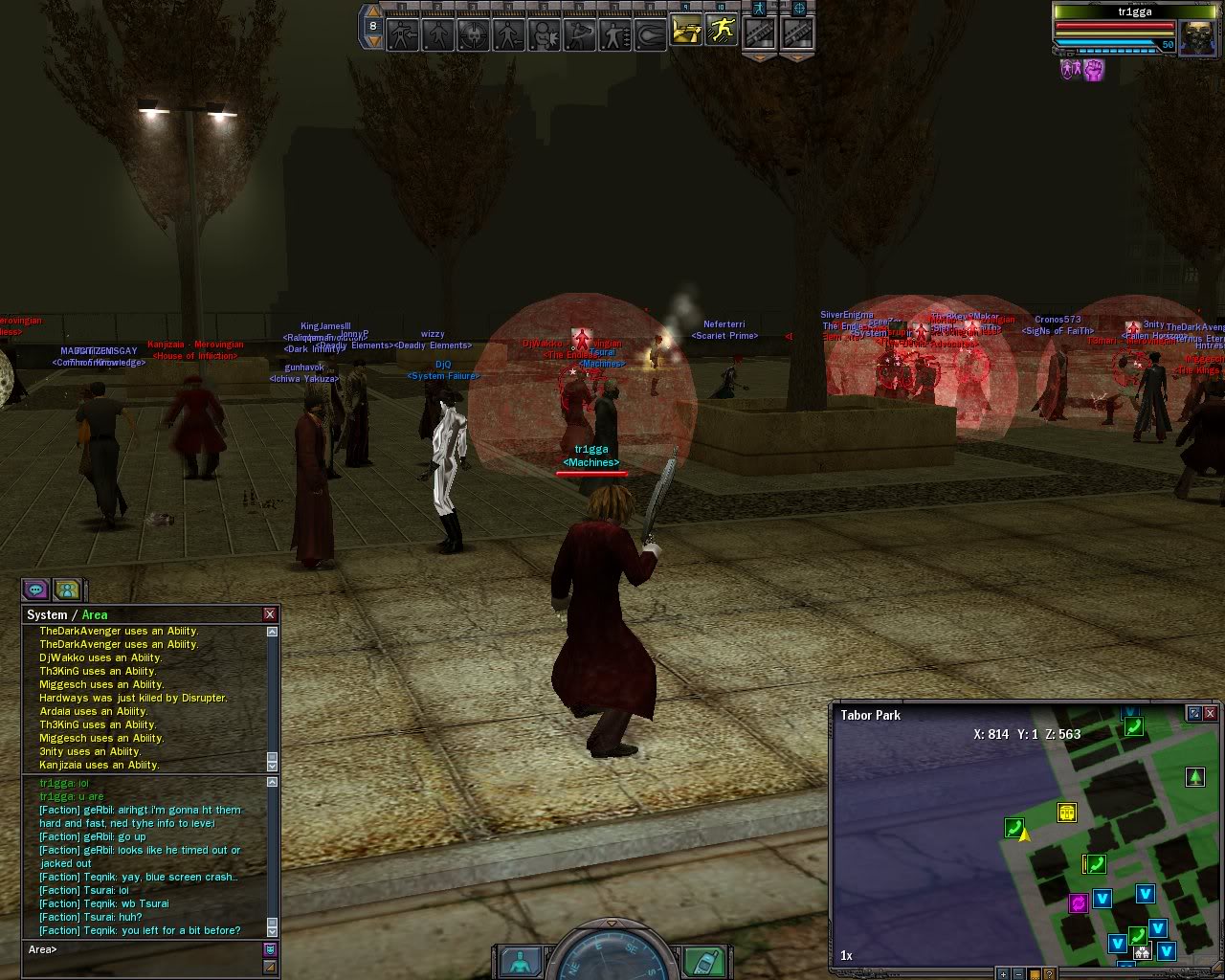Open the people list tab above chat

66,590
